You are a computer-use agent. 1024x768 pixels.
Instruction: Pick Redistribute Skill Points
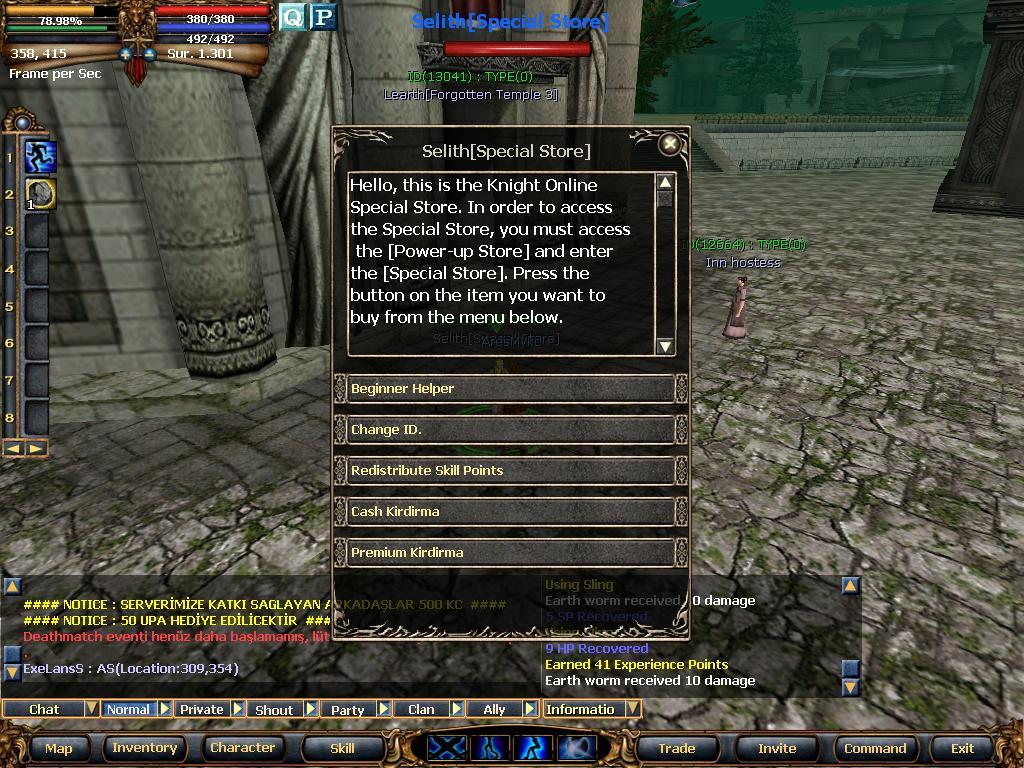(x=508, y=471)
